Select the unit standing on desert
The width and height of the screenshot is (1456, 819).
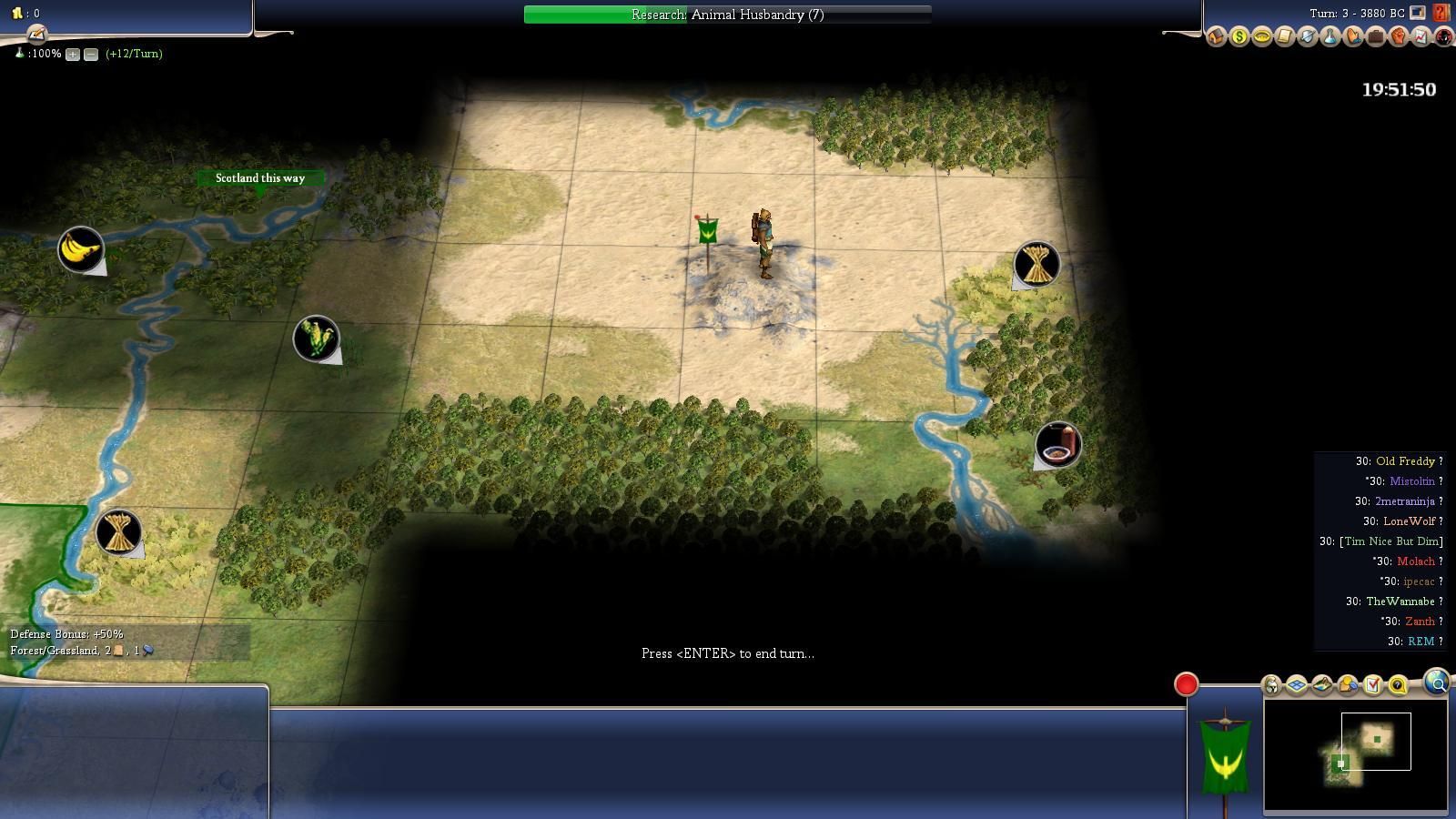[x=763, y=244]
